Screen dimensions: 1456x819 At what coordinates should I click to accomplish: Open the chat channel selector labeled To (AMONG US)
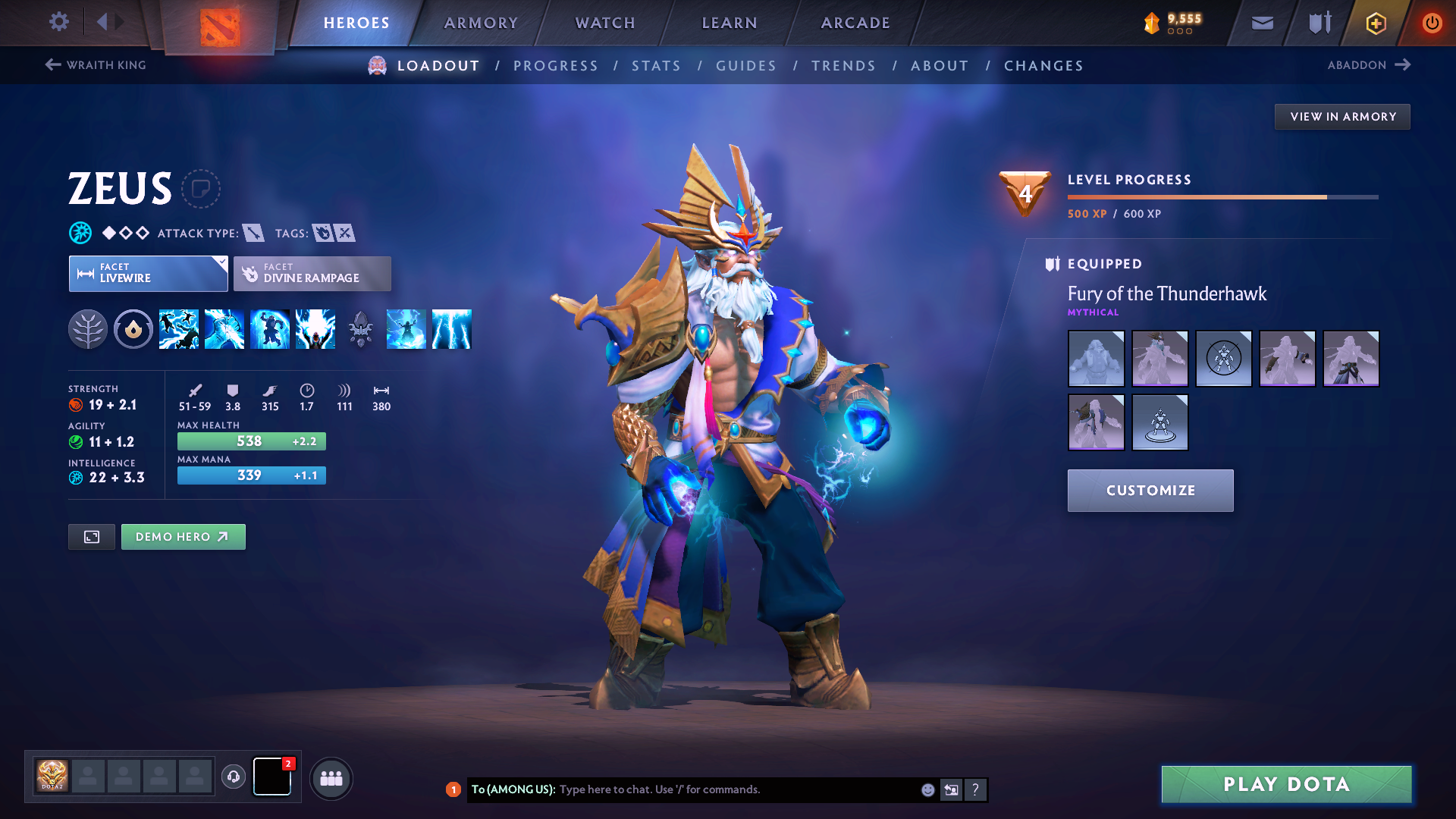pyautogui.click(x=516, y=789)
